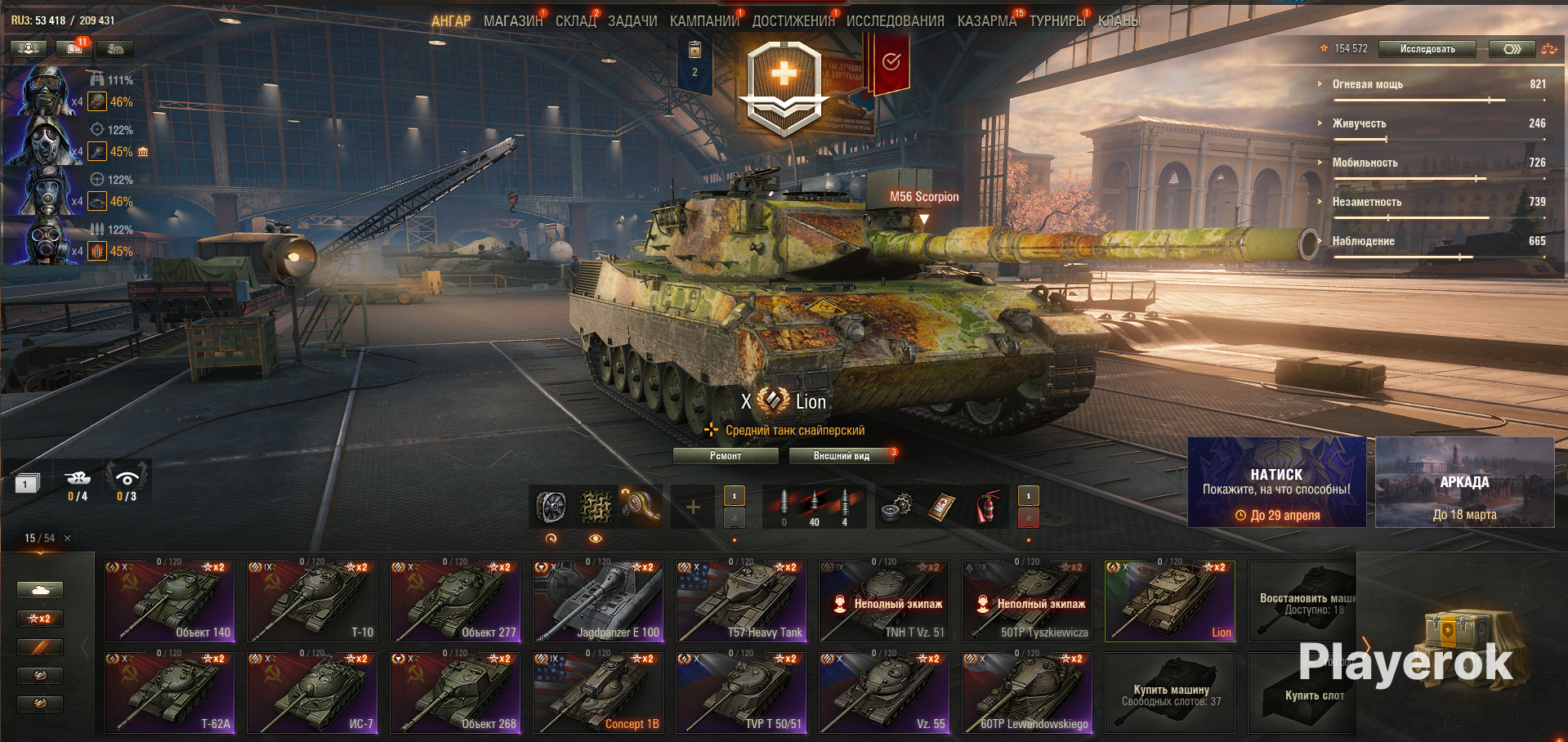The height and width of the screenshot is (742, 1568).
Task: Click the Исследовать research button
Action: 1427,49
